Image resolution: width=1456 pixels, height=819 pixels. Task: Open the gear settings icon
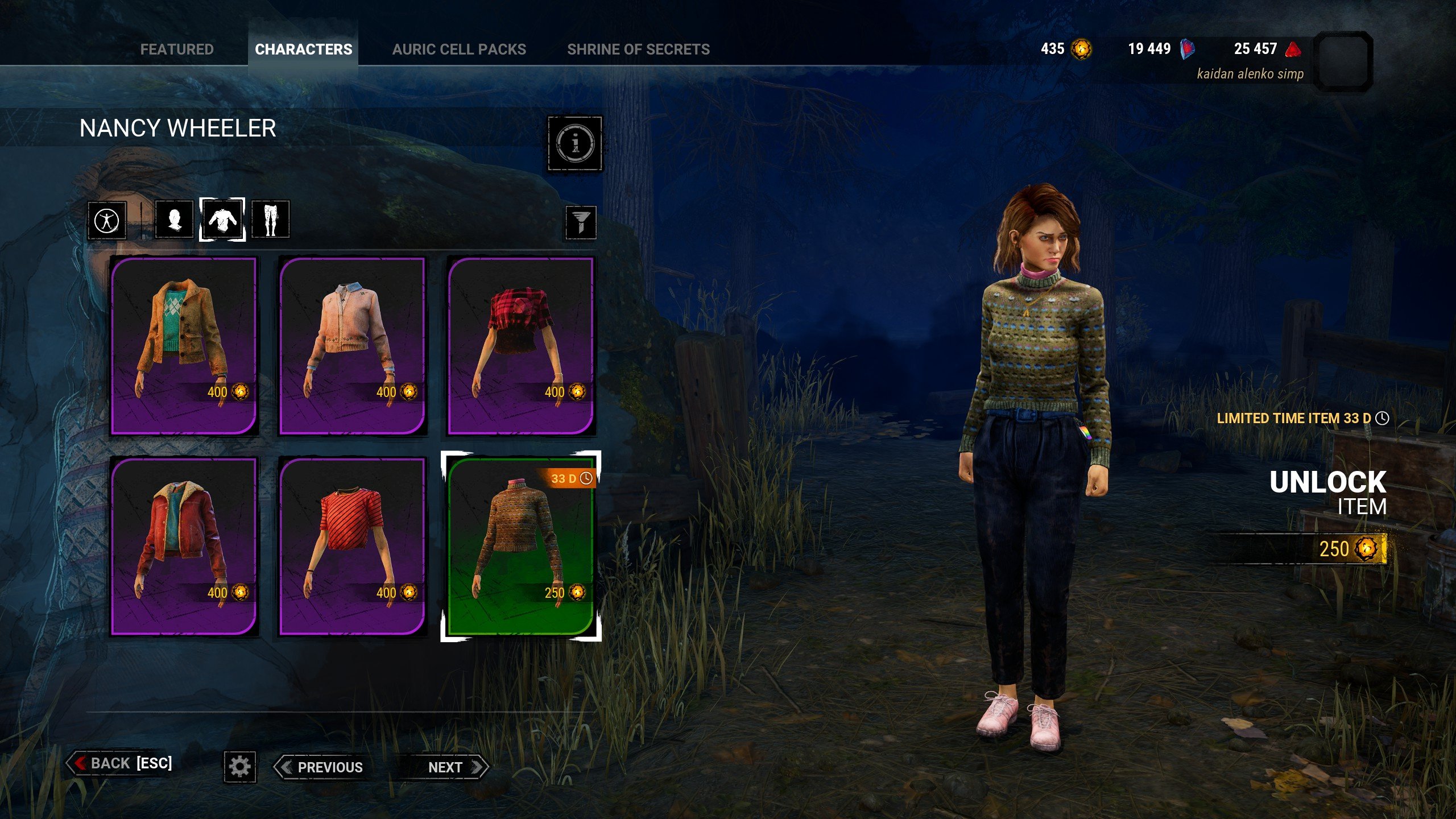(239, 767)
